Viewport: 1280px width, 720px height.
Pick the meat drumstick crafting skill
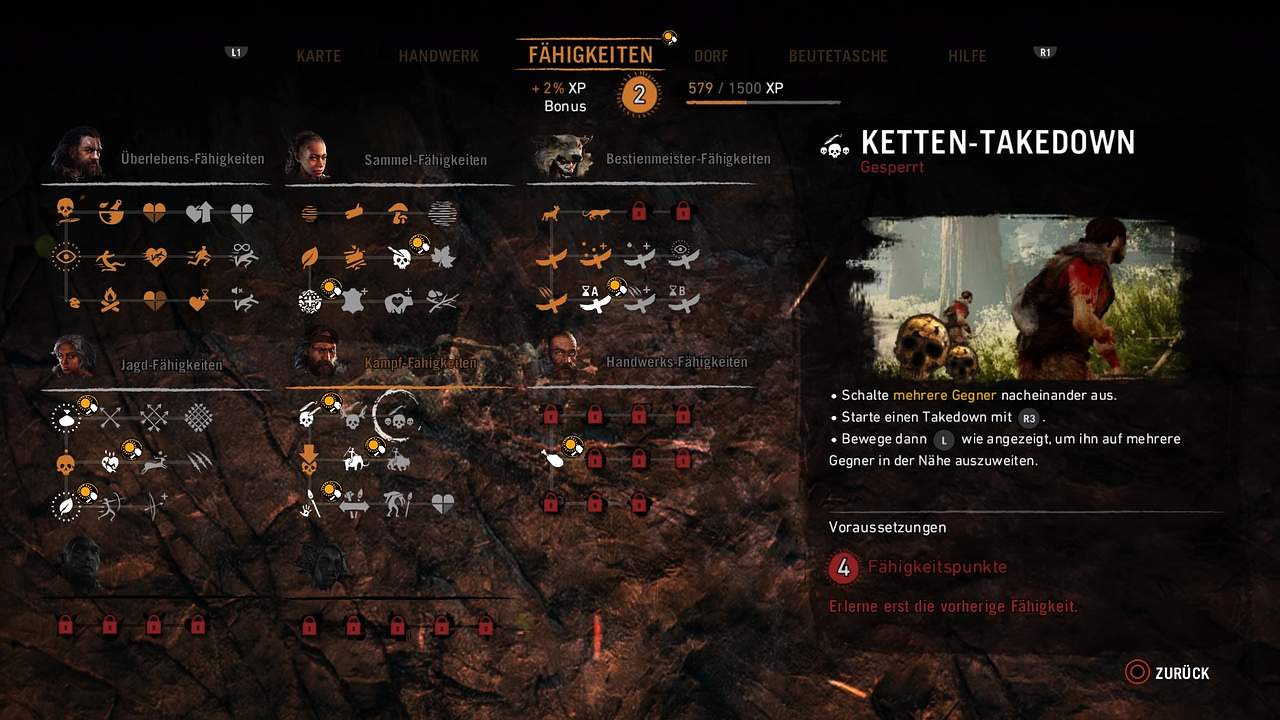click(x=551, y=458)
